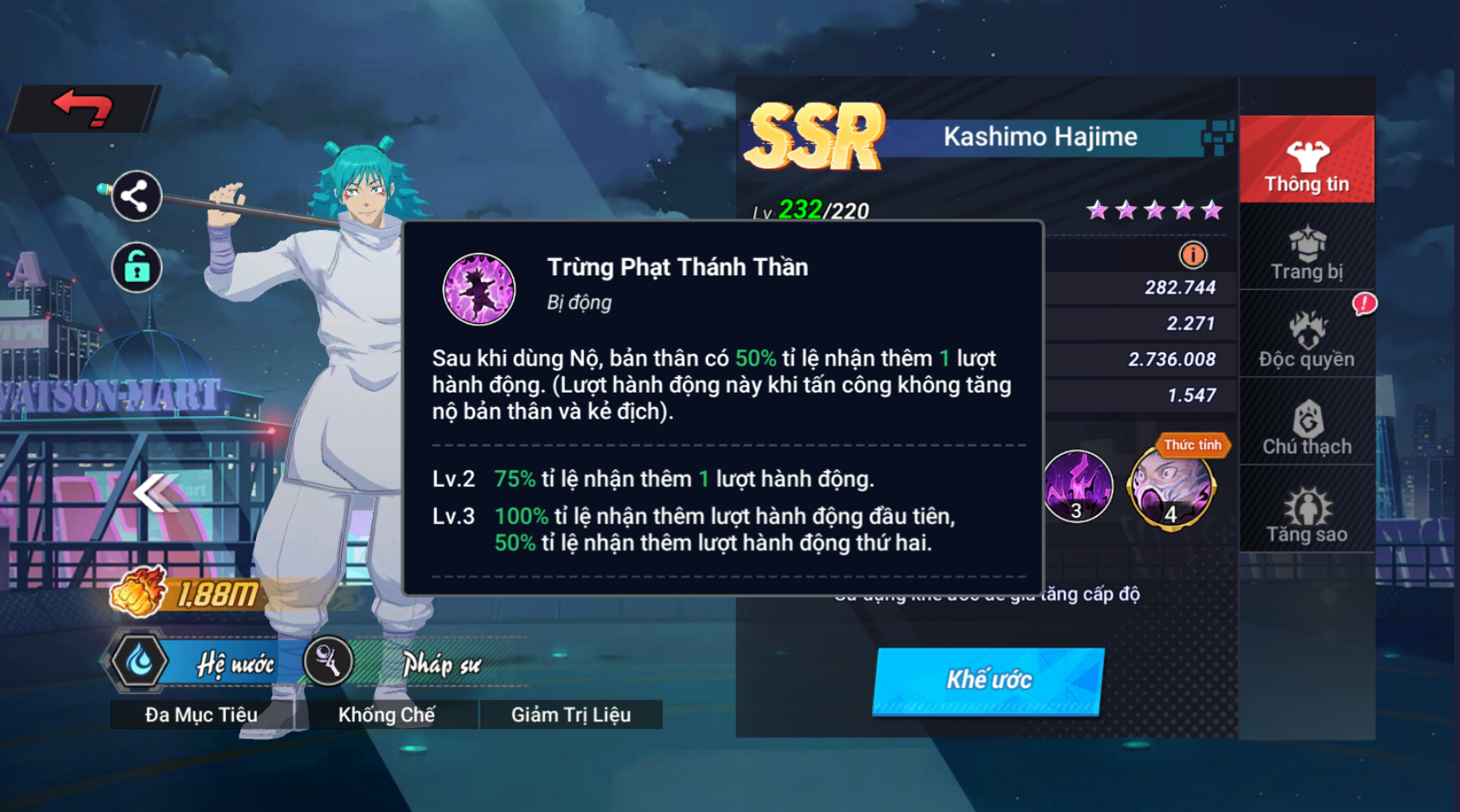The height and width of the screenshot is (812, 1460).
Task: Tap the blue Khế ước button
Action: pos(989,680)
